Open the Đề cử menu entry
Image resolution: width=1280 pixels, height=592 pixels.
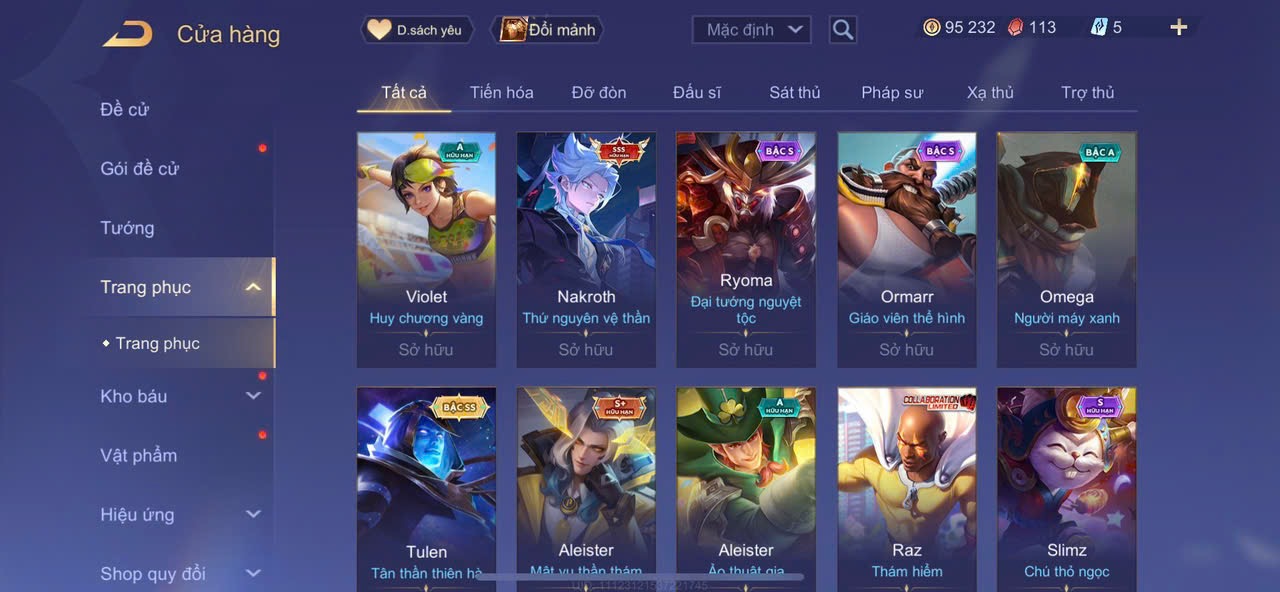pyautogui.click(x=125, y=109)
